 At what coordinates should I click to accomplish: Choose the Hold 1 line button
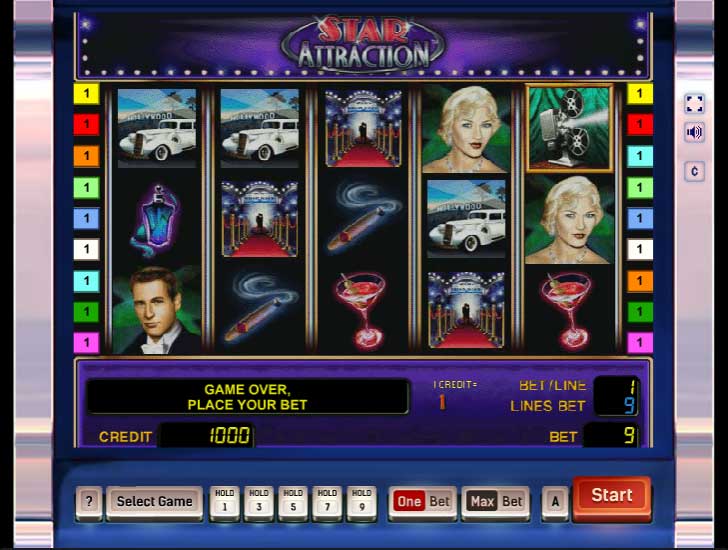coord(225,502)
